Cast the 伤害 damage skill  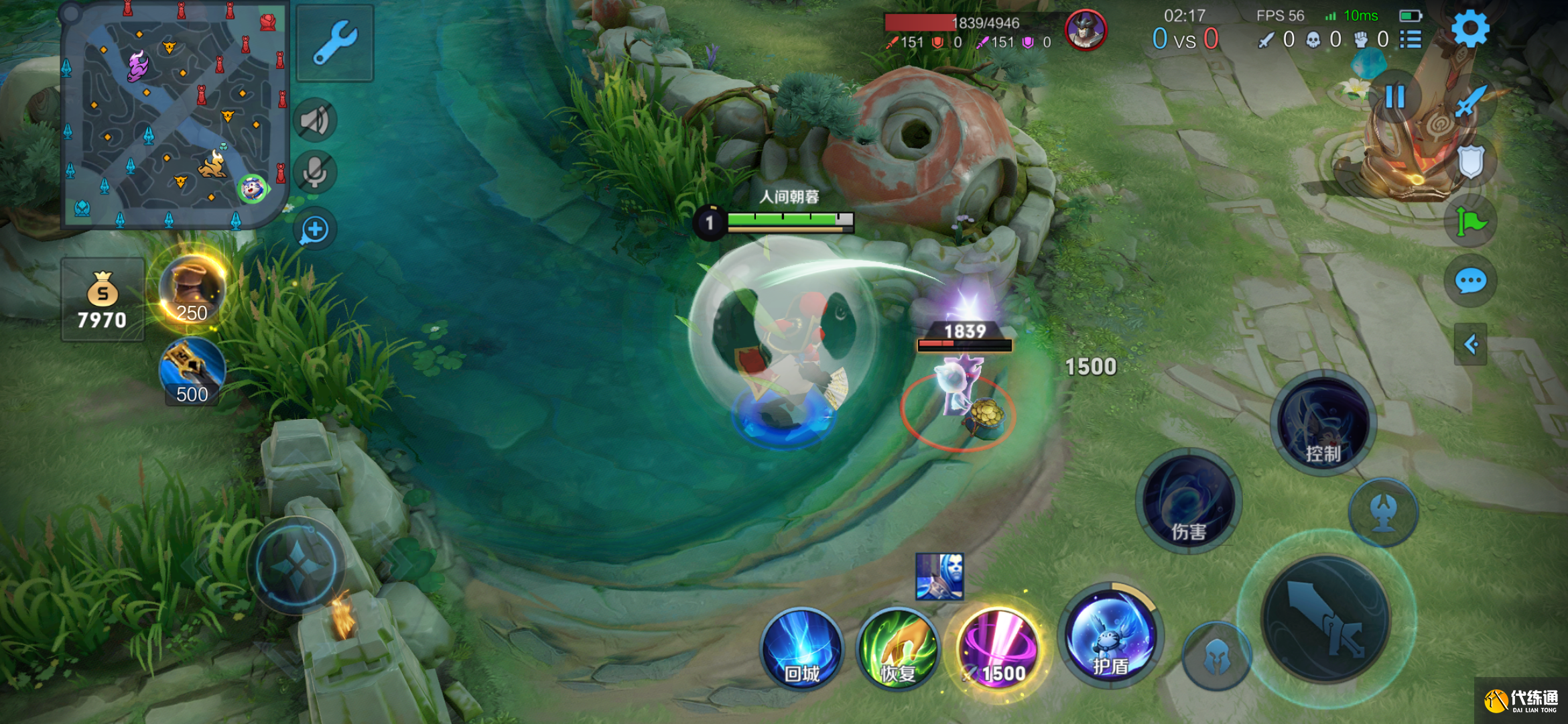[x=1189, y=501]
